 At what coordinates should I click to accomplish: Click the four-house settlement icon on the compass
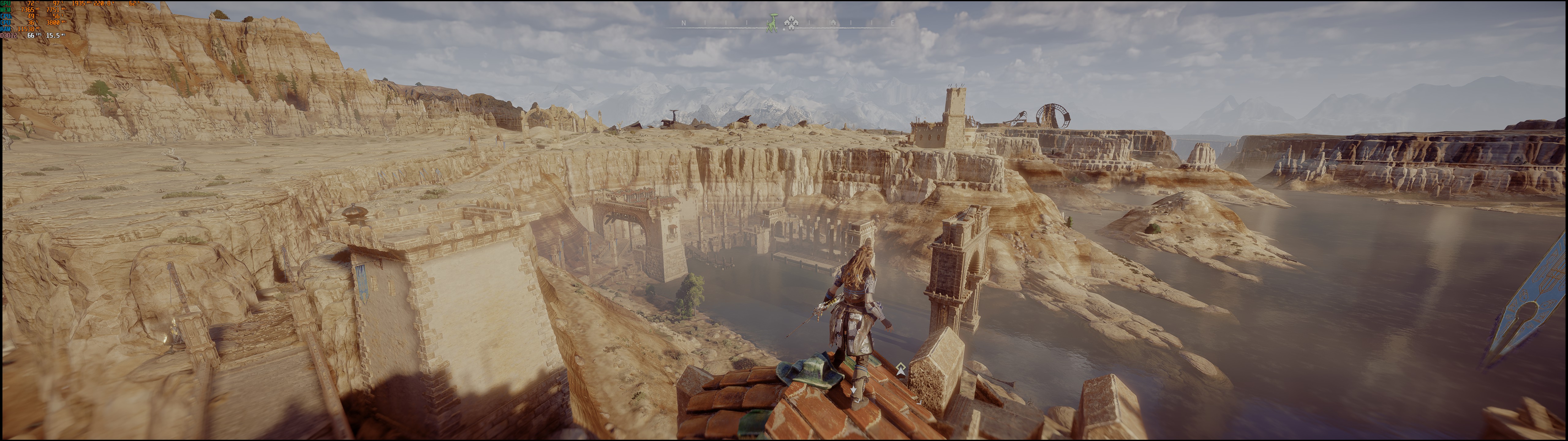791,23
